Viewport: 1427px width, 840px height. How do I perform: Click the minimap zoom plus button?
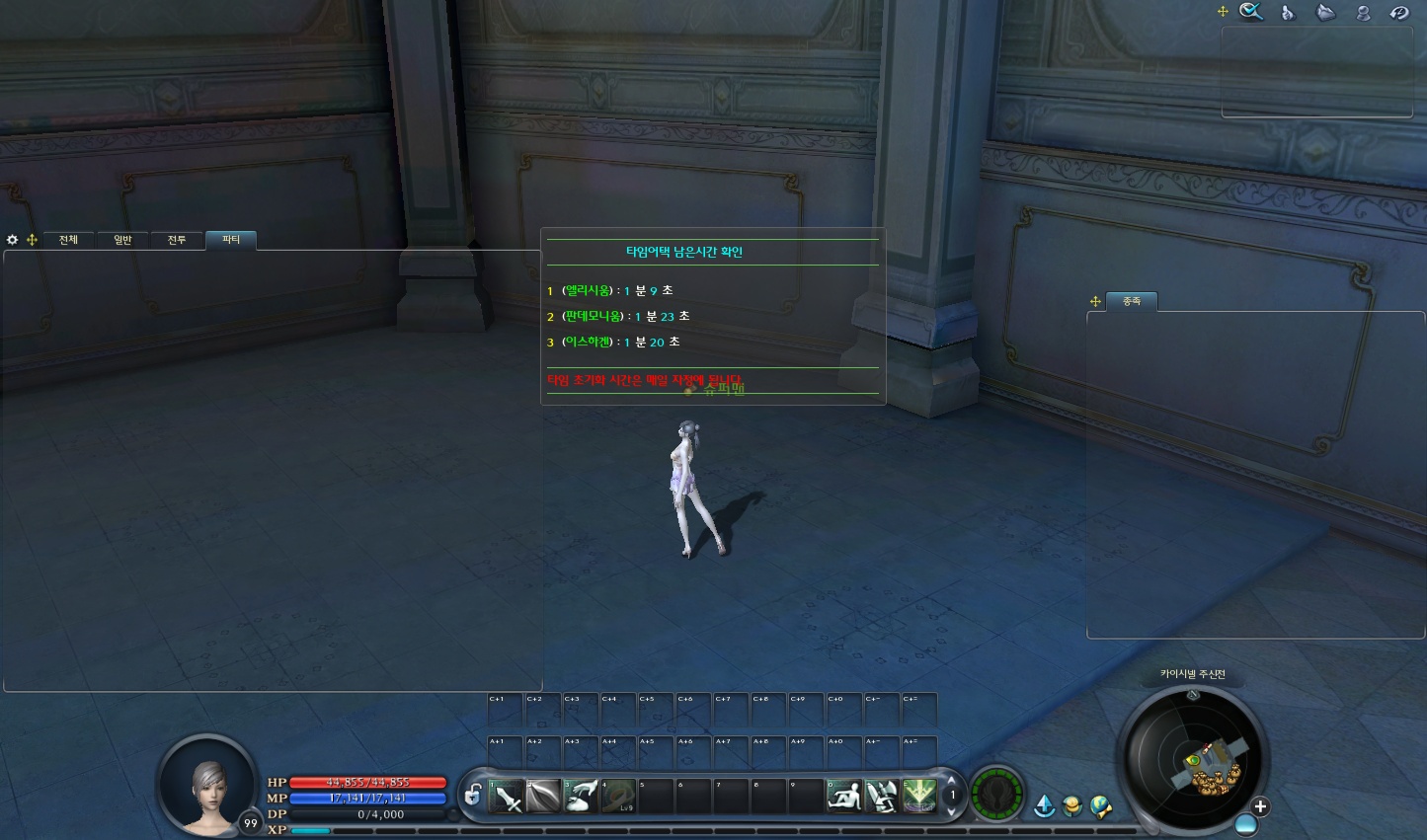pyautogui.click(x=1260, y=805)
